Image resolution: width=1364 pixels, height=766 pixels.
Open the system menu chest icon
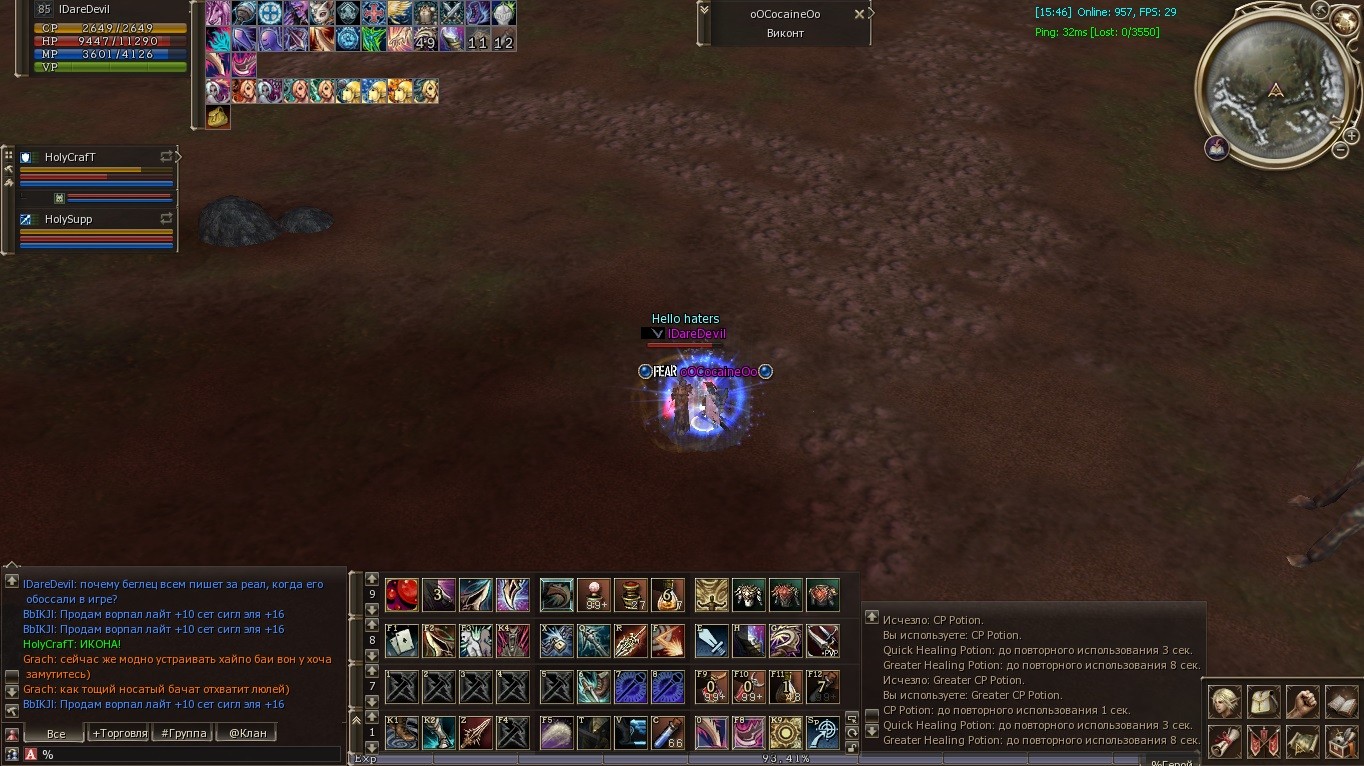pos(1341,741)
